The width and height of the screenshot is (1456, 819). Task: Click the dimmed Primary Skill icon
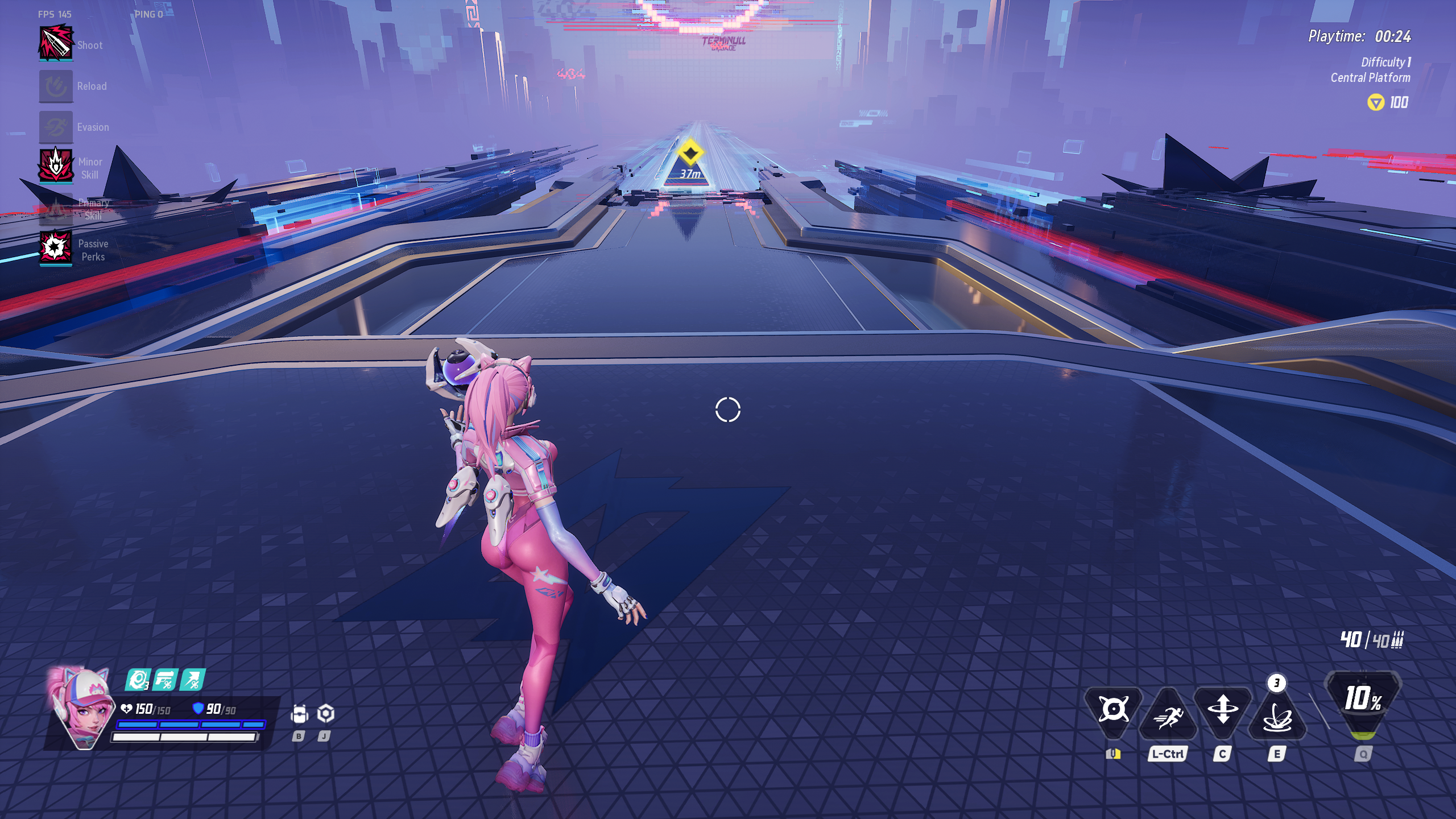[x=56, y=208]
